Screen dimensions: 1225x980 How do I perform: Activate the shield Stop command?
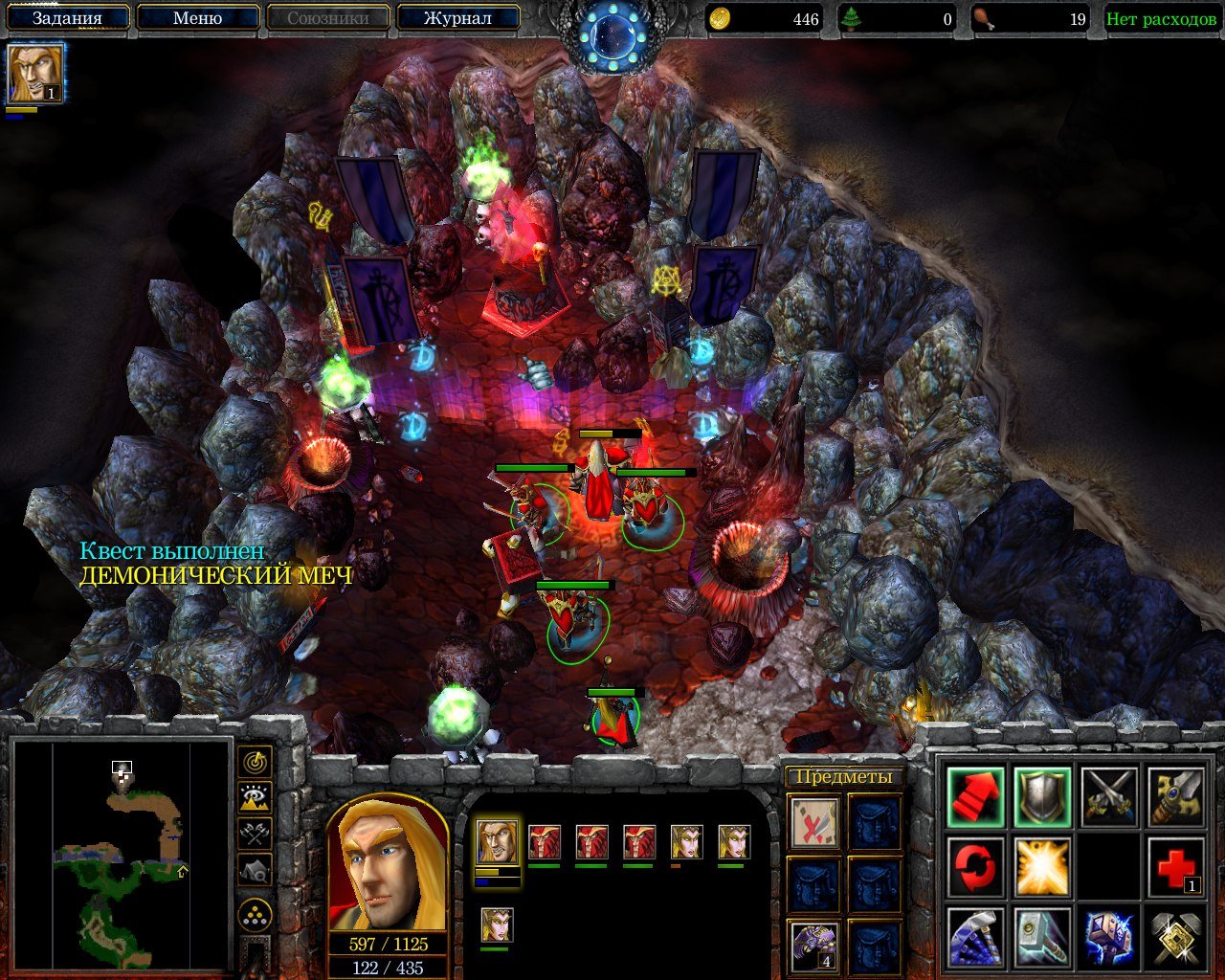tap(1041, 797)
